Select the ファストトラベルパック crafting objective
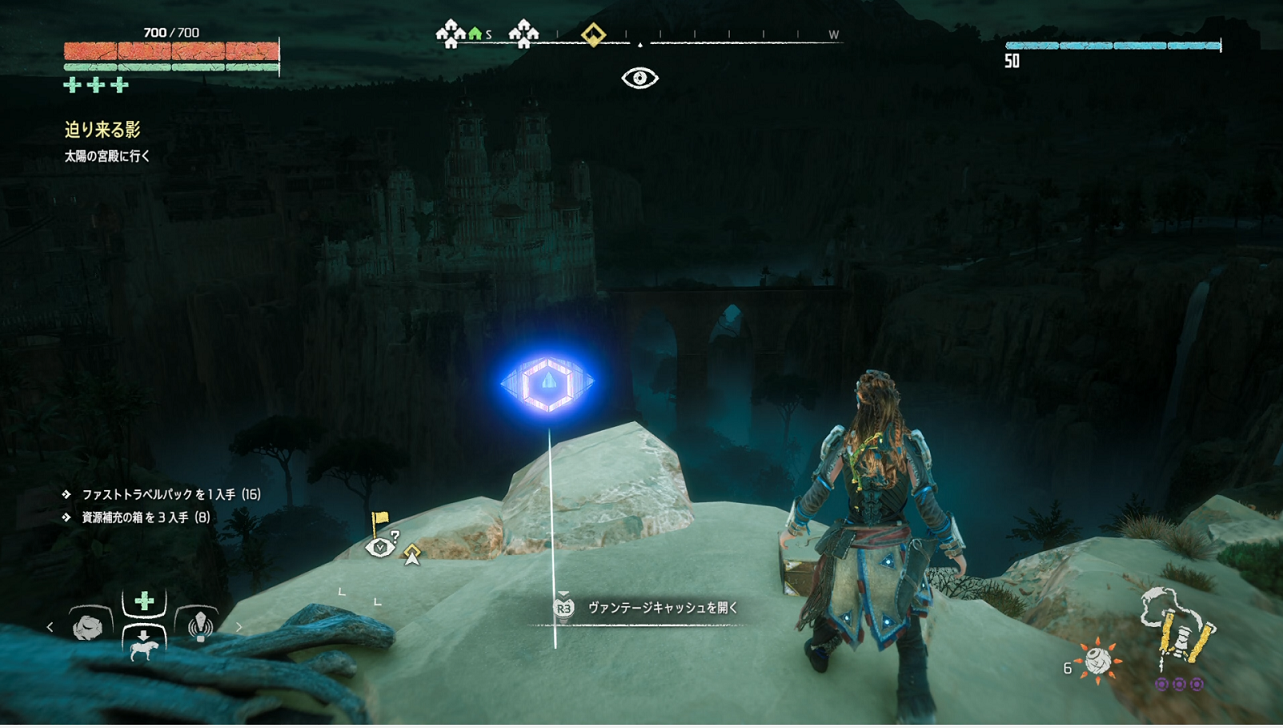Screen dimensions: 1283x728 coord(170,494)
